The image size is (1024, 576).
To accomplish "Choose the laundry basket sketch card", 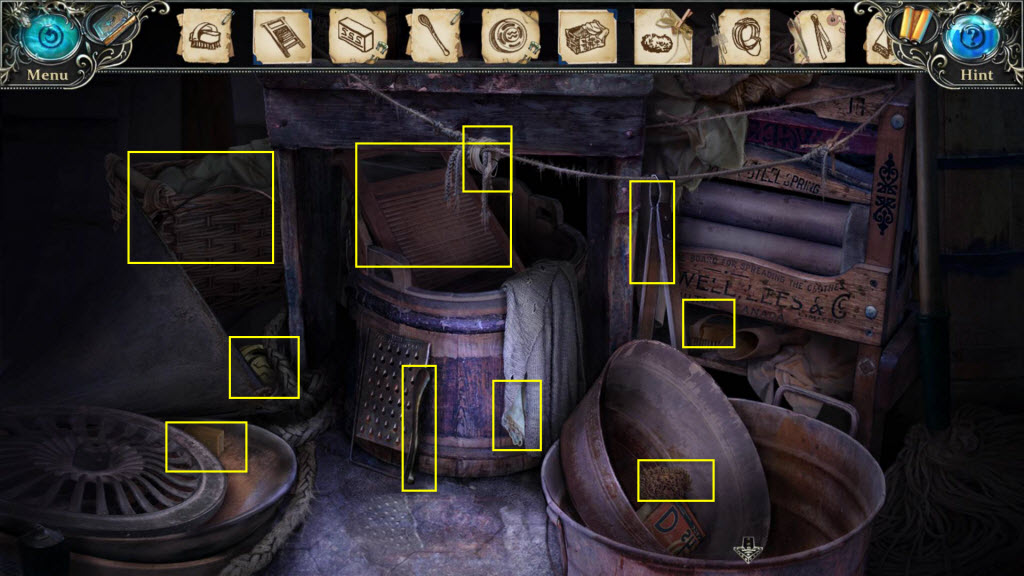I will pyautogui.click(x=586, y=37).
